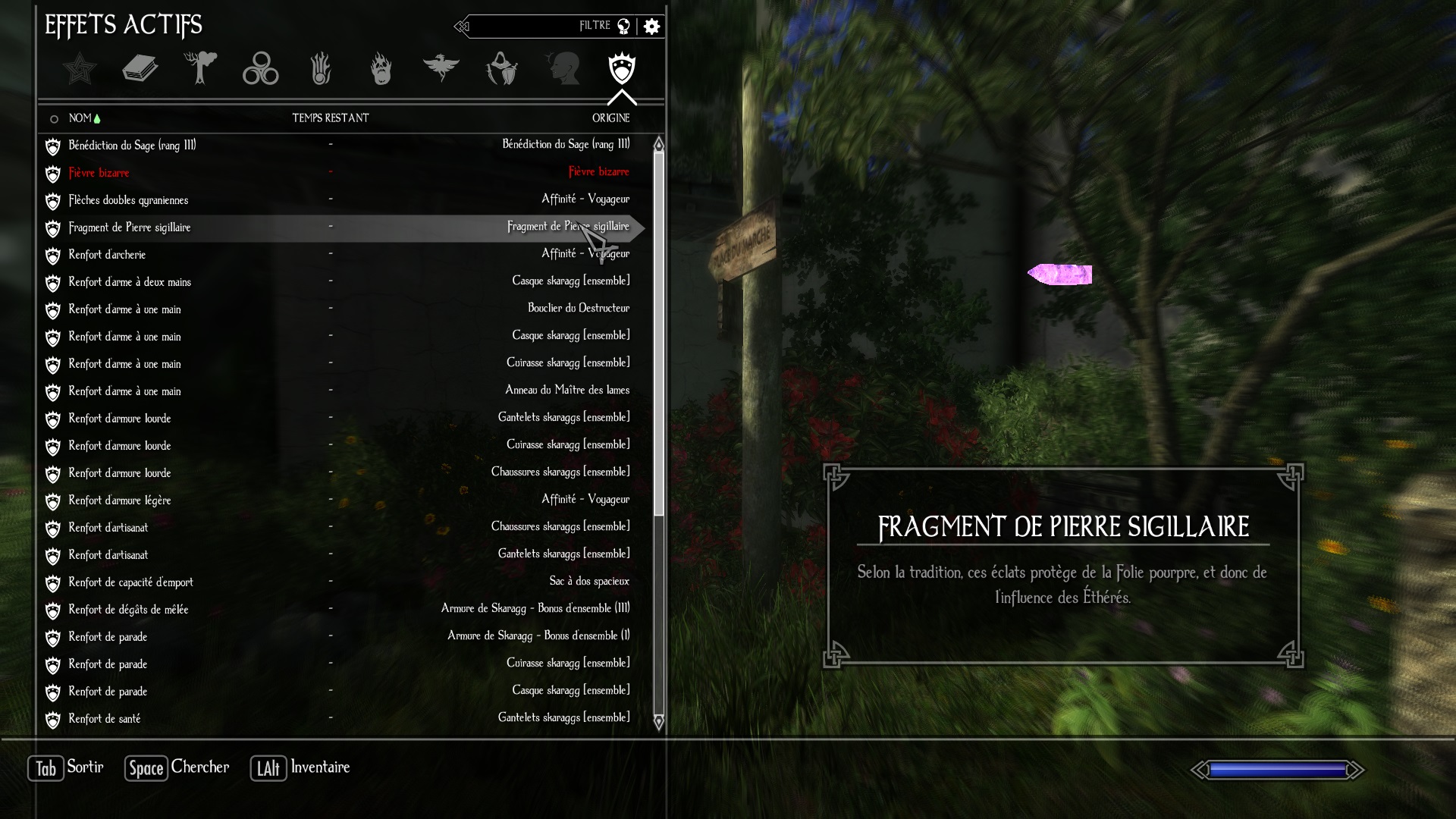This screenshot has height=819, width=1456.
Task: Choose the flame category tab
Action: [x=381, y=69]
